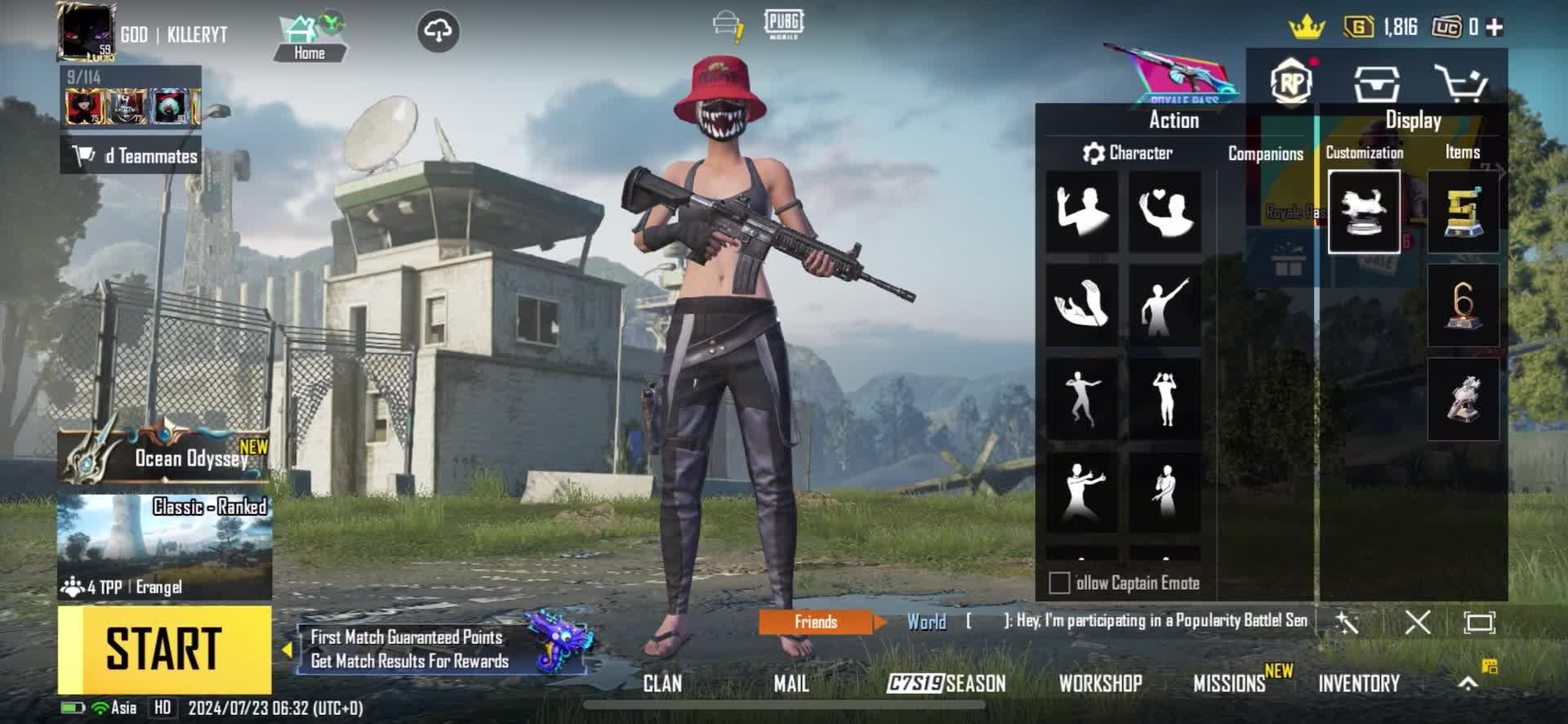Select the waving hand emote
1568x724 pixels.
pyautogui.click(x=1082, y=212)
